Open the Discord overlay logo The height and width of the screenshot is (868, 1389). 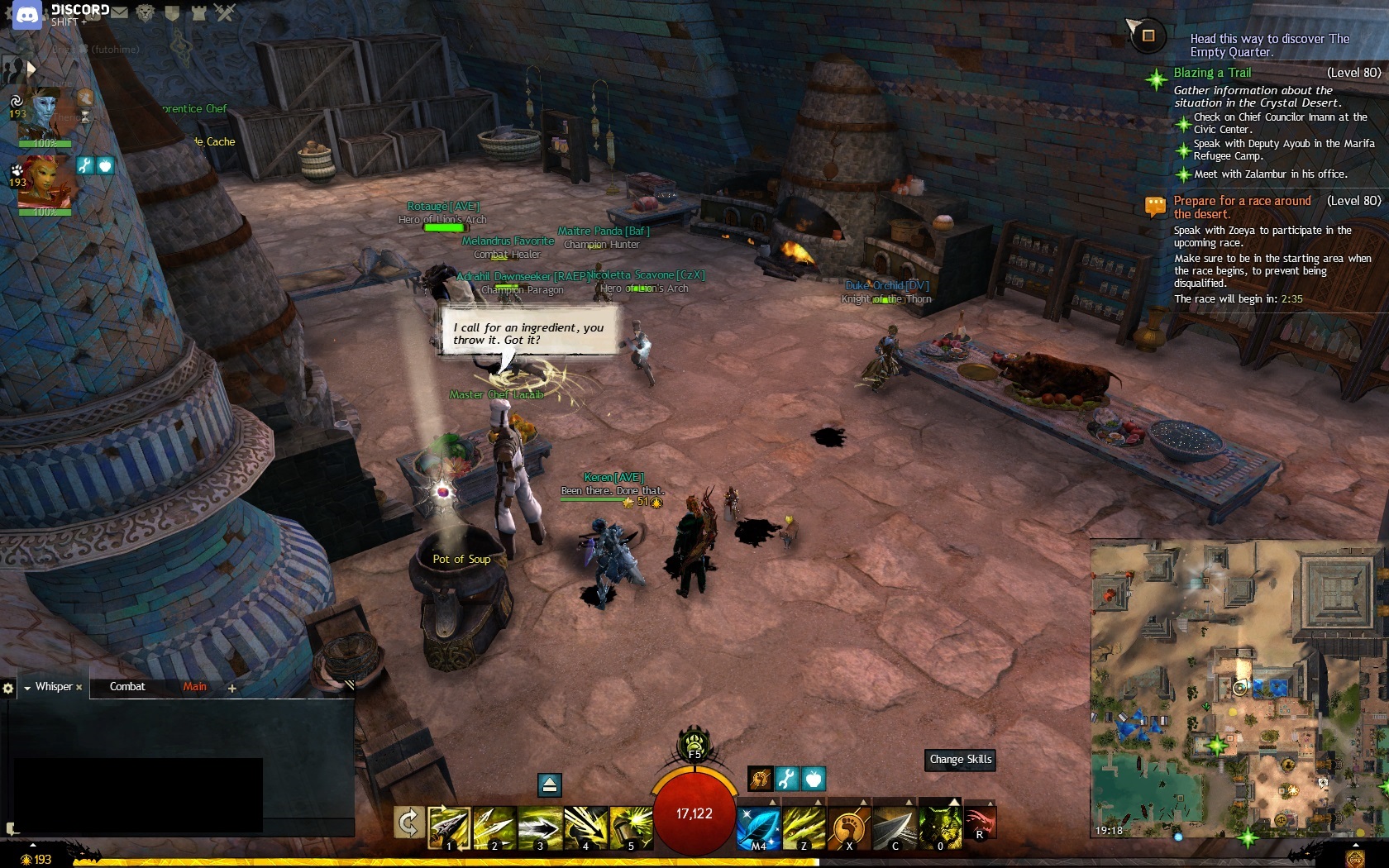point(27,15)
